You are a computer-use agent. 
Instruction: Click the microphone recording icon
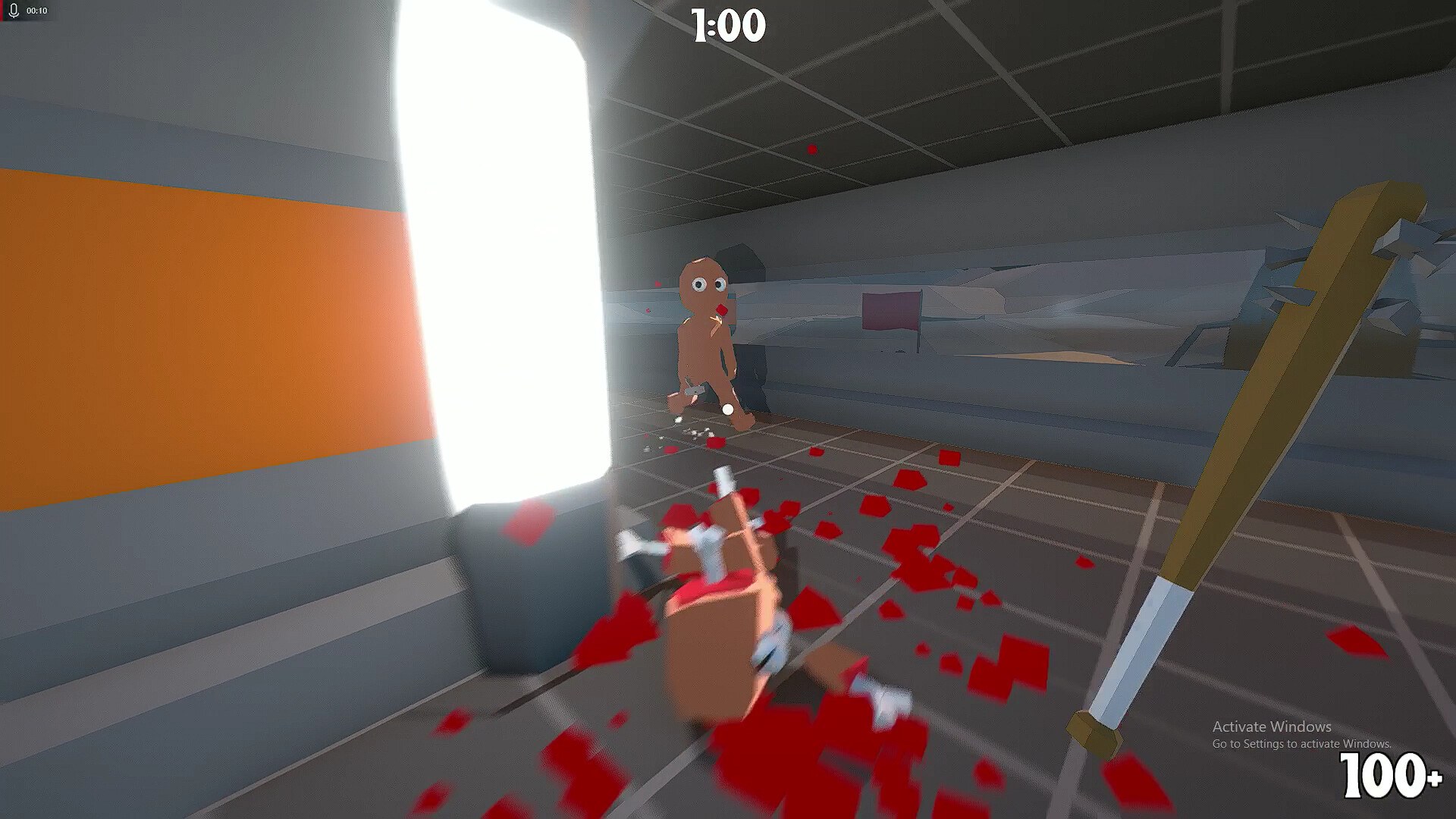pyautogui.click(x=14, y=11)
